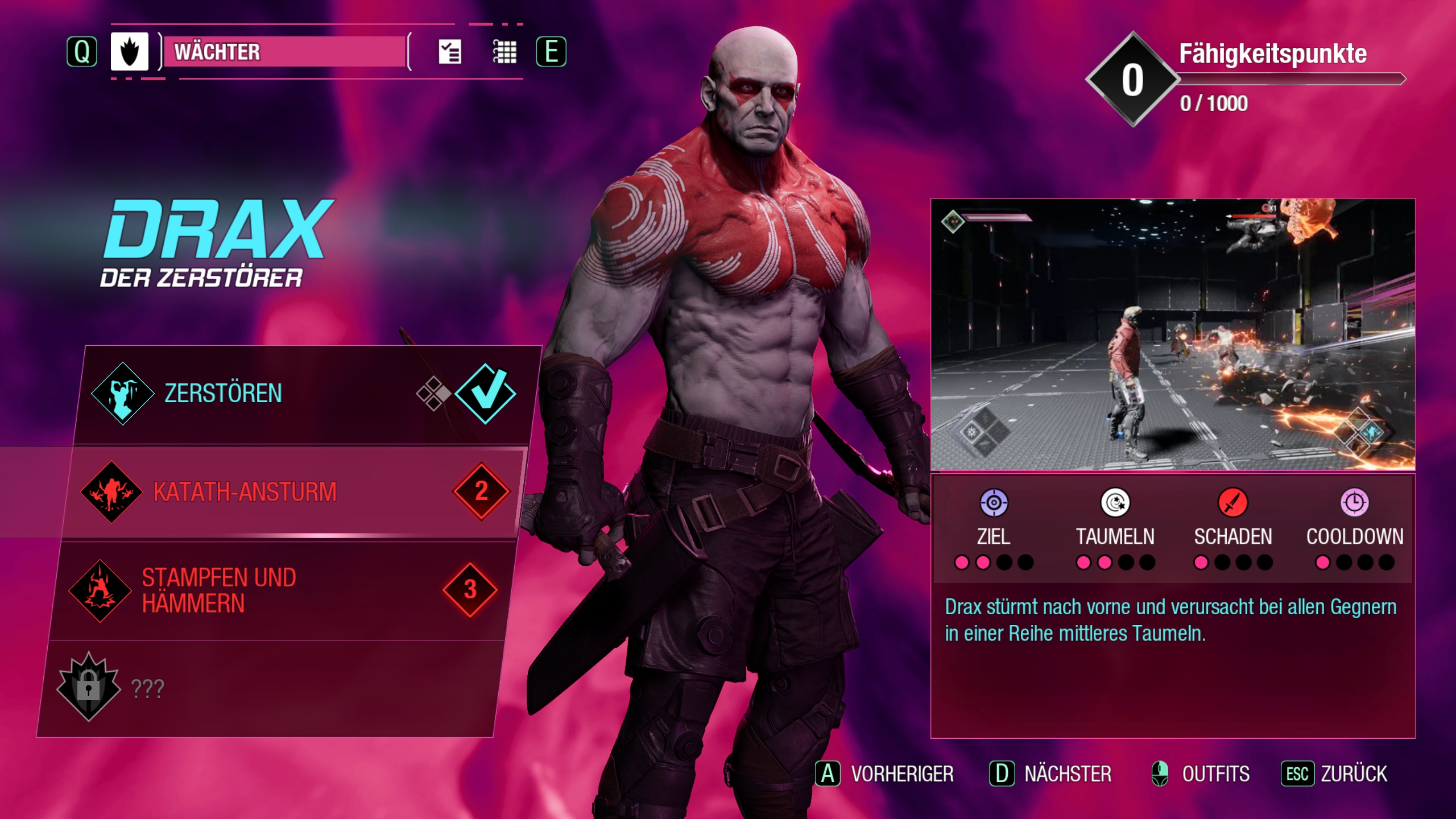Show the Nächster character
This screenshot has height=819, width=1456.
(1051, 774)
